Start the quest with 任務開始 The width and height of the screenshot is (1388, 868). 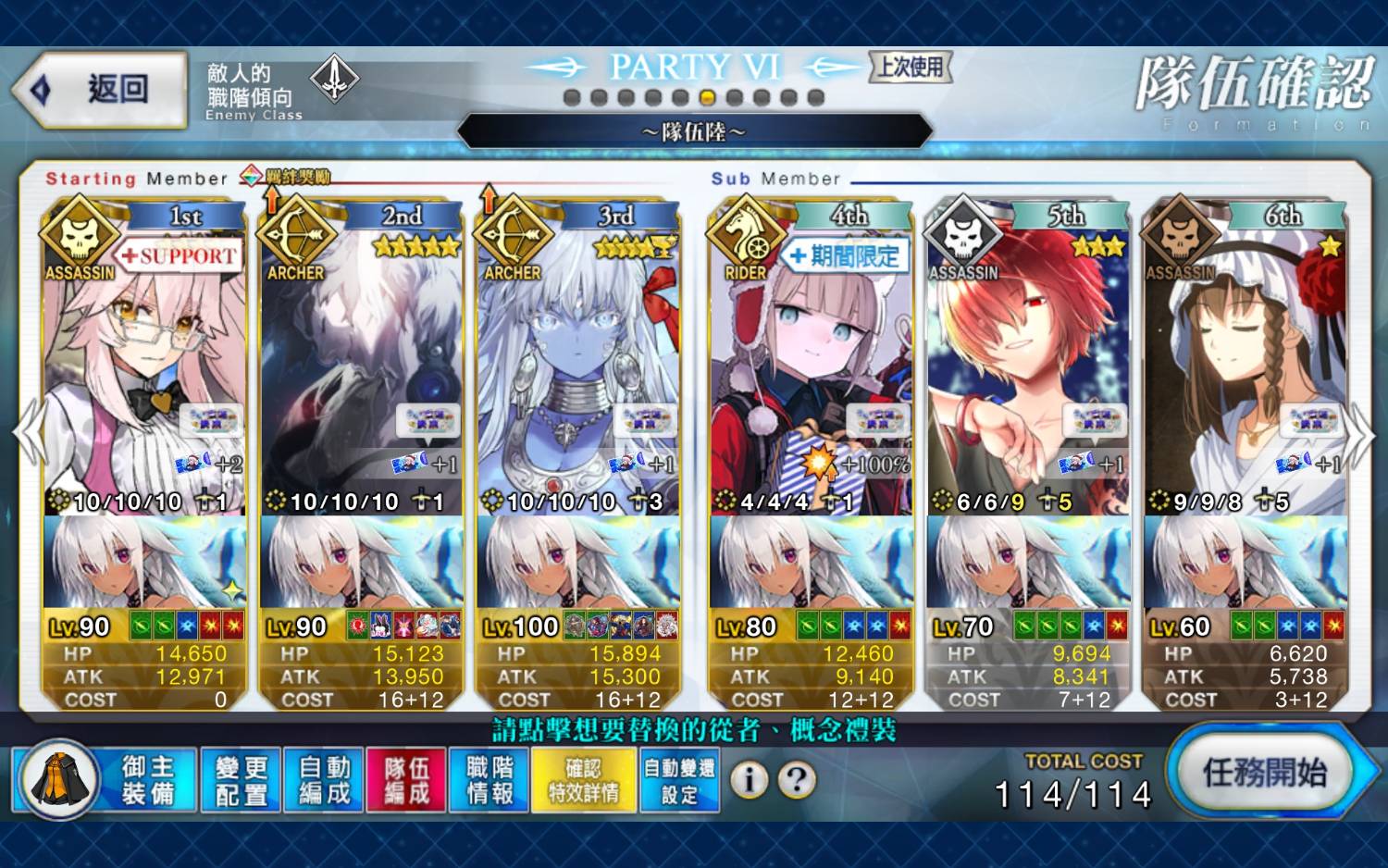[1265, 773]
